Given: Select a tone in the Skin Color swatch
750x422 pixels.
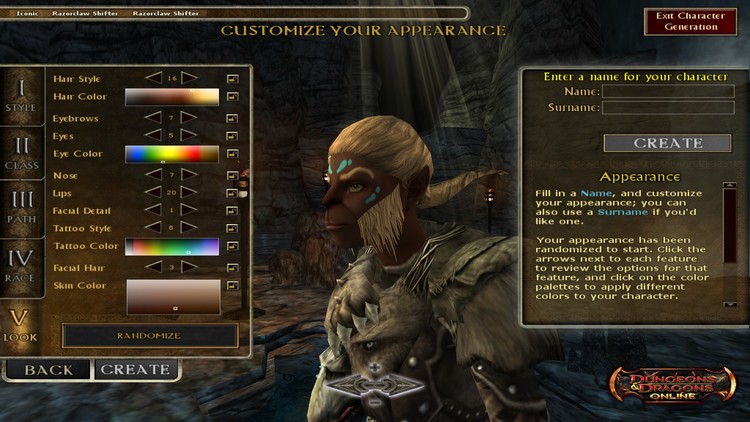Looking at the screenshot, I should (x=172, y=297).
